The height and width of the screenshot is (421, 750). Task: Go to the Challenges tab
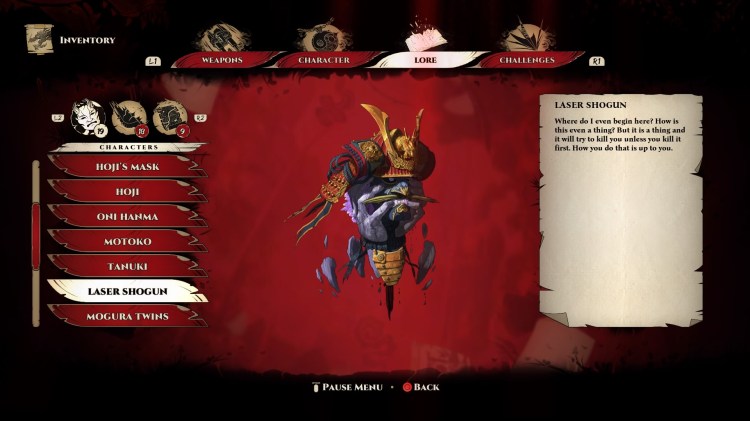pos(528,60)
